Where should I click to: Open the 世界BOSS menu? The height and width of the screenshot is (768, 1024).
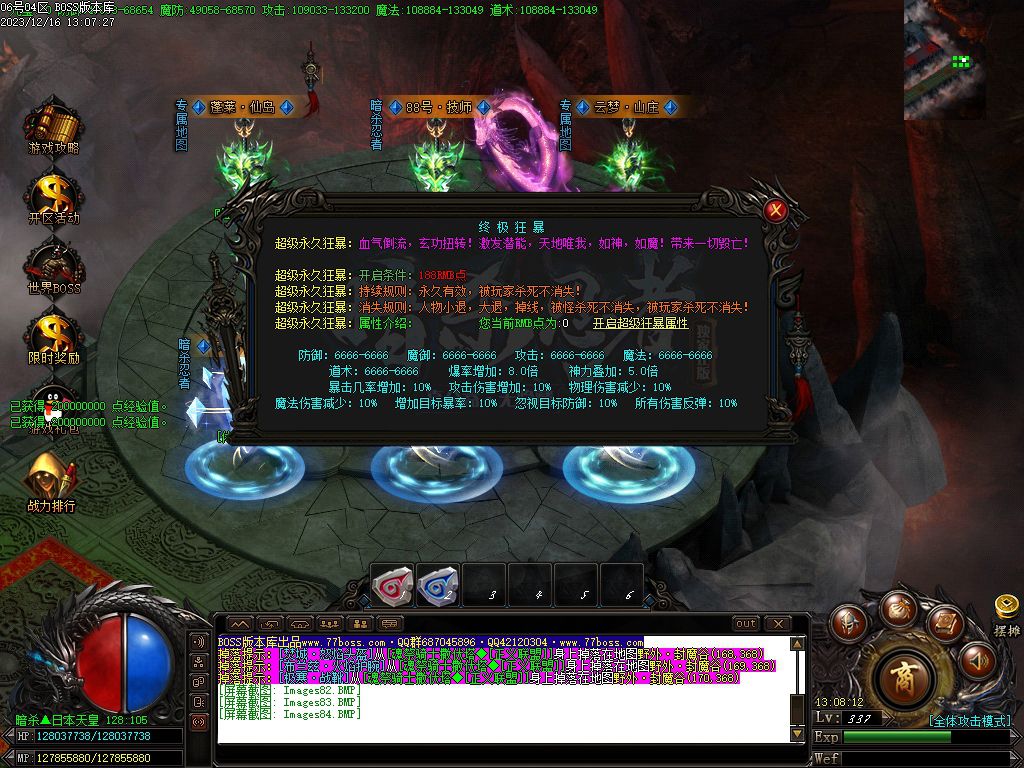click(x=53, y=265)
